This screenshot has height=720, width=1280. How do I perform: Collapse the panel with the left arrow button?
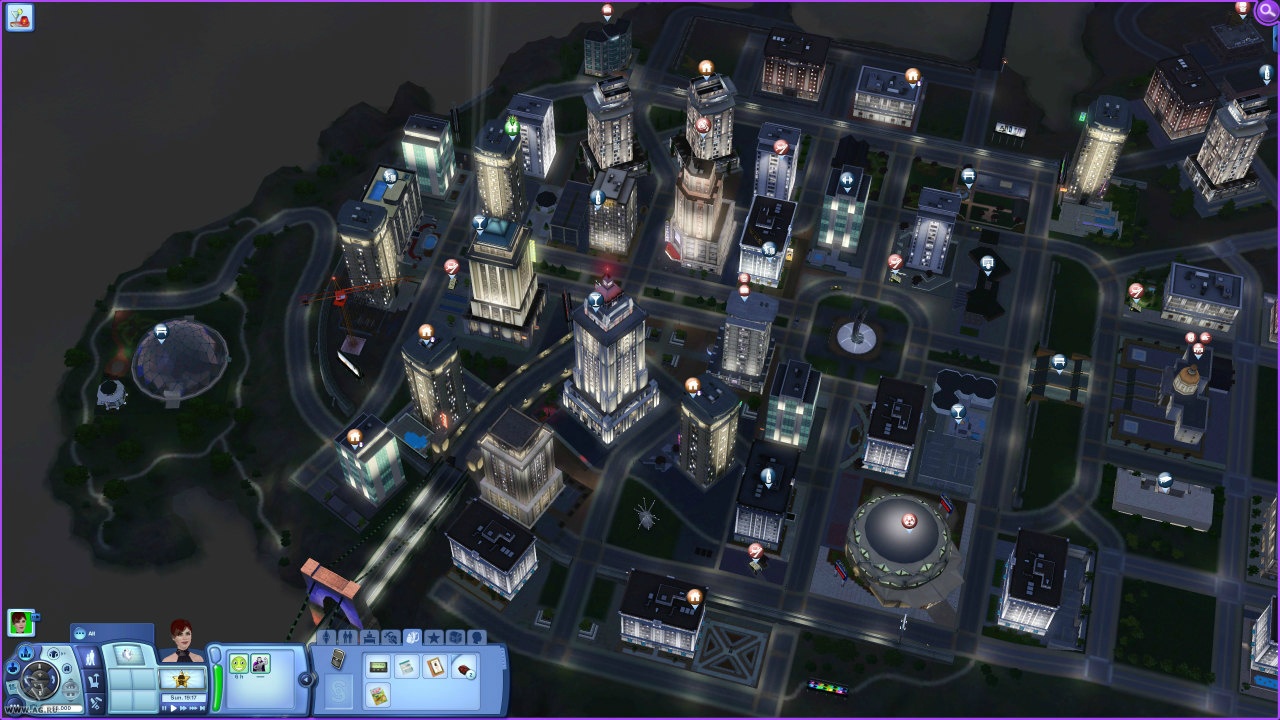point(305,679)
